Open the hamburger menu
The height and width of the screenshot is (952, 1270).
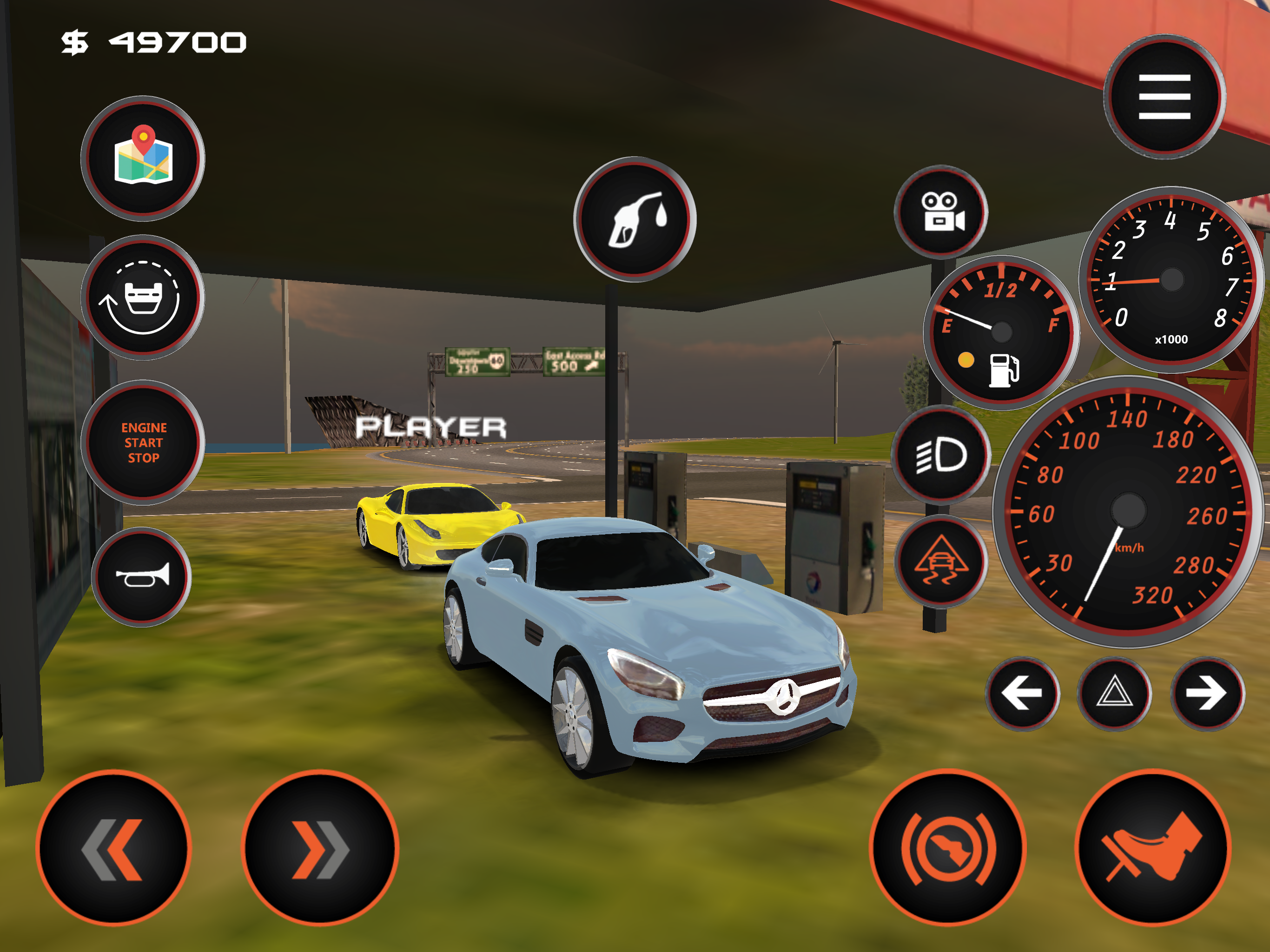point(1164,97)
